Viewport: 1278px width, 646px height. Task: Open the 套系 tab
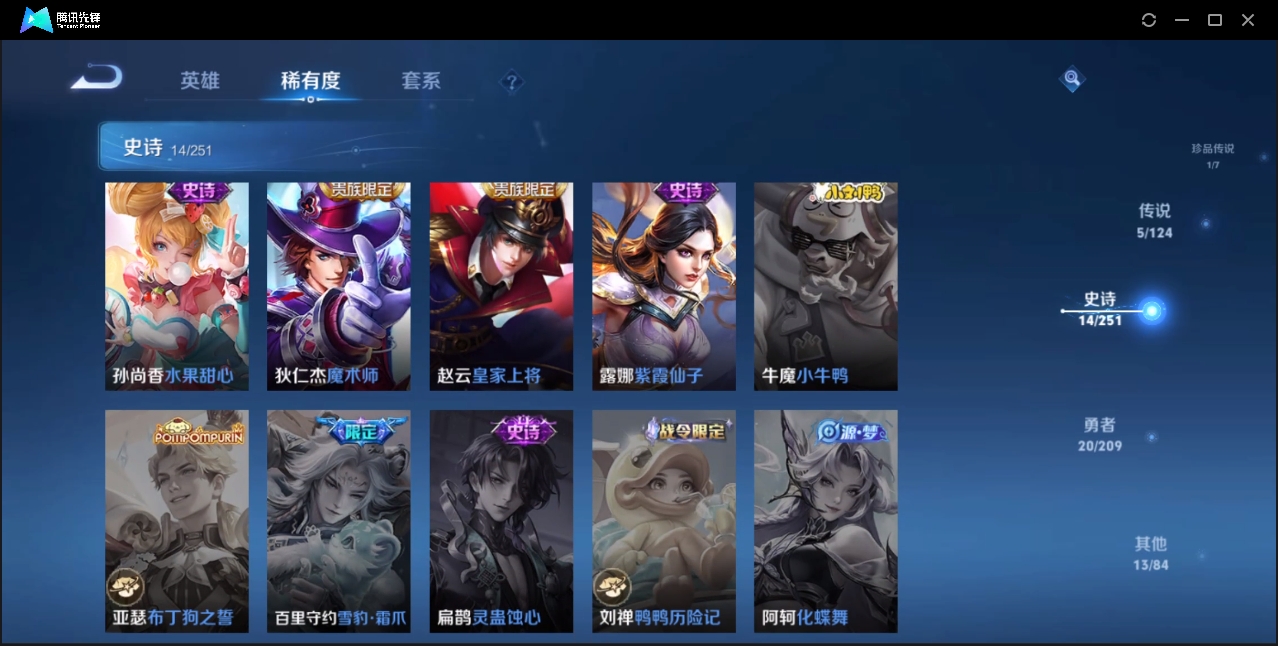421,81
